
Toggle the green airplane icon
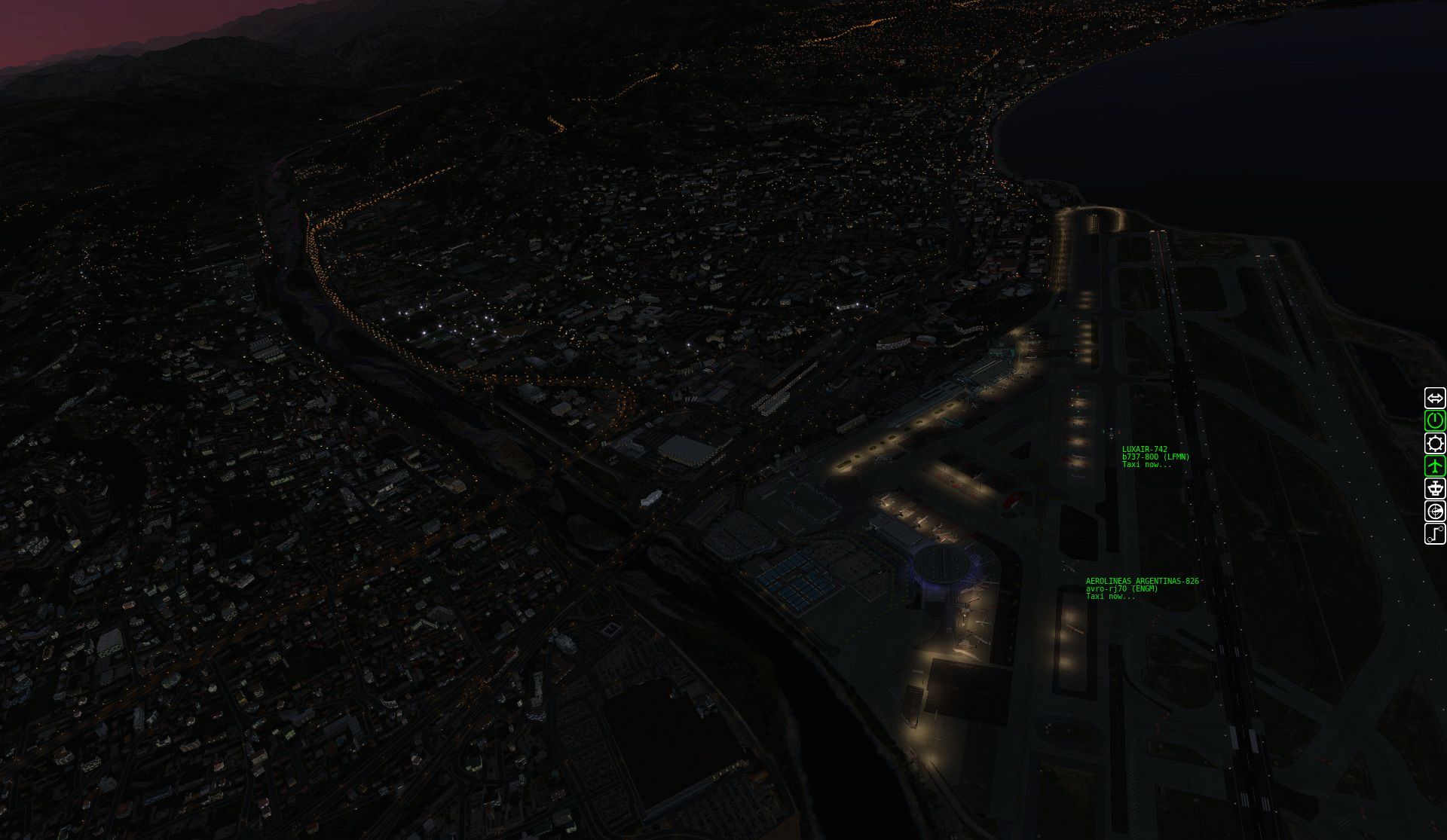pyautogui.click(x=1434, y=466)
